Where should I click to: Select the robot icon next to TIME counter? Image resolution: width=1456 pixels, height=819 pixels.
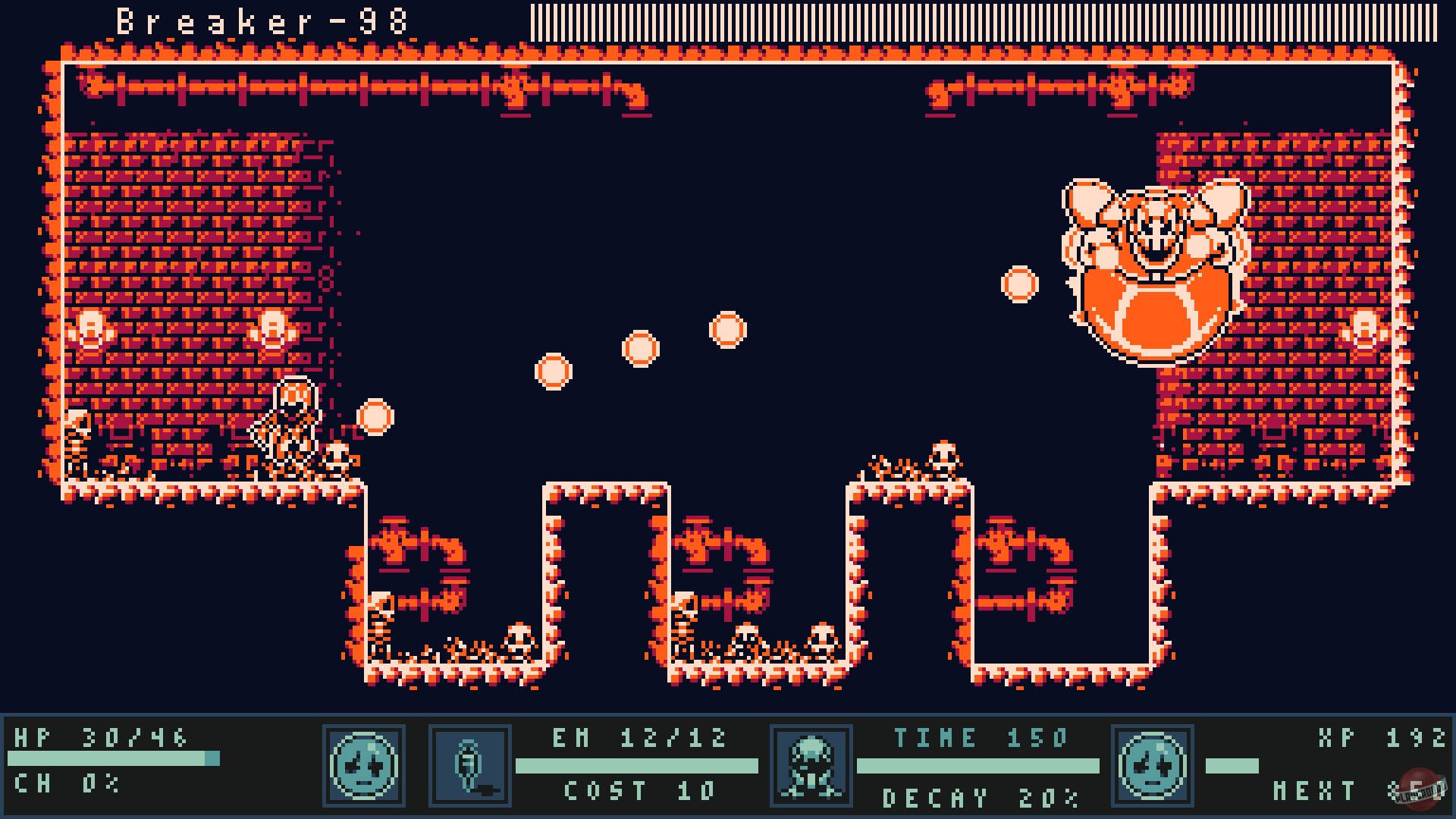812,766
